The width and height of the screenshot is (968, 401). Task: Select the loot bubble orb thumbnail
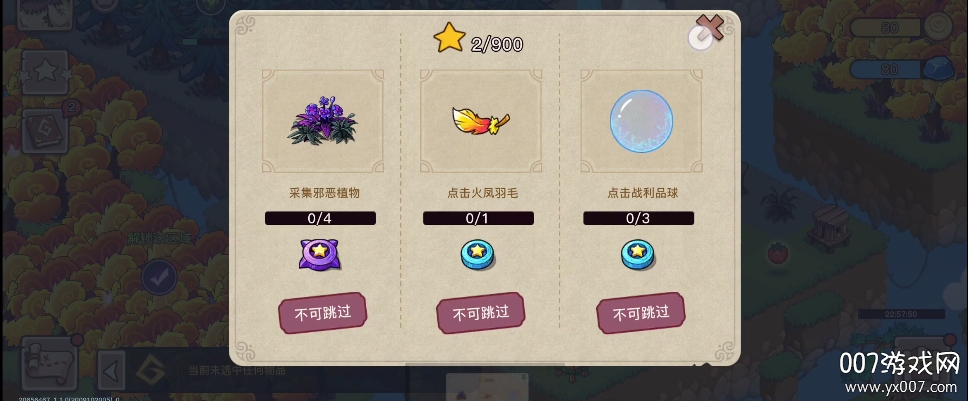point(640,120)
